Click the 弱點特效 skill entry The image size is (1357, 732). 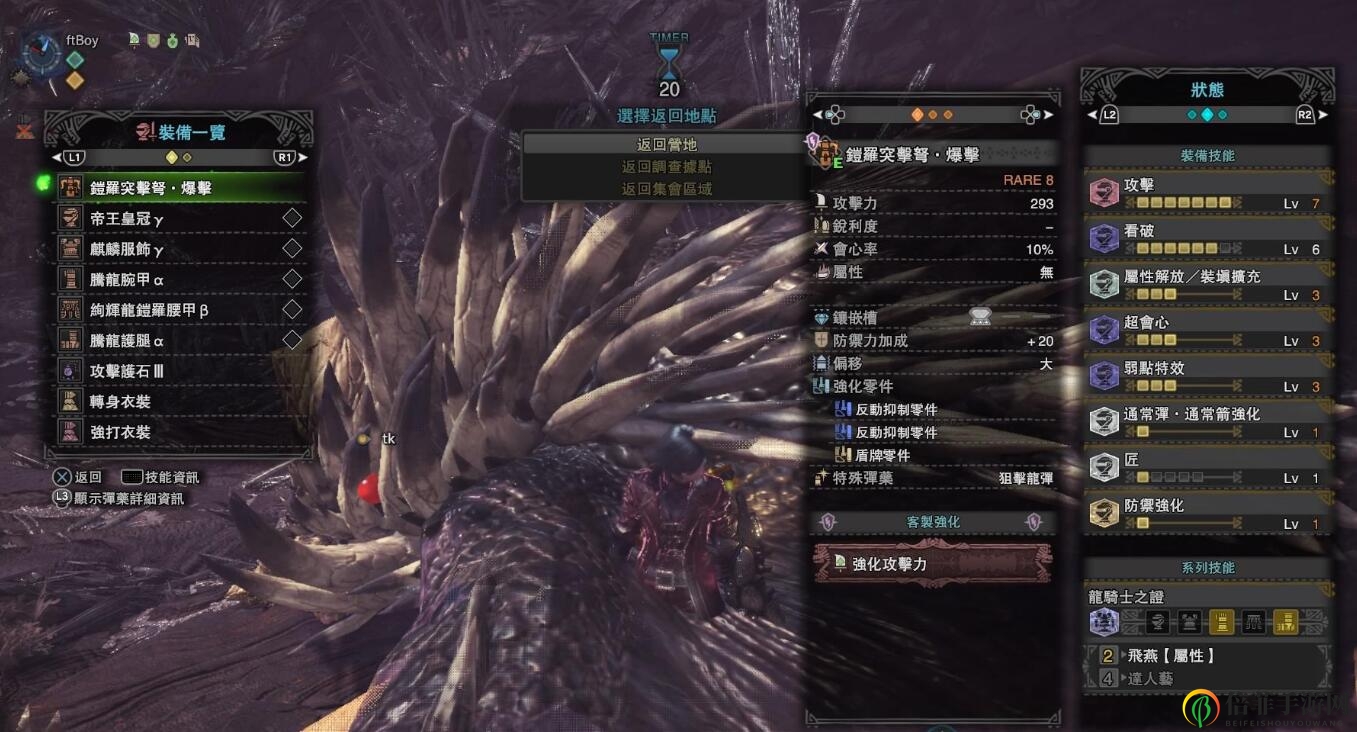(1208, 376)
